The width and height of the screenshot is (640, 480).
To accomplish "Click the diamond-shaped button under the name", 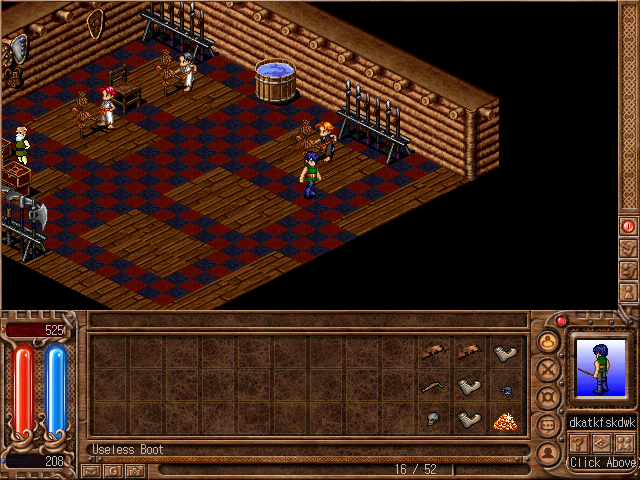I will click(x=602, y=443).
